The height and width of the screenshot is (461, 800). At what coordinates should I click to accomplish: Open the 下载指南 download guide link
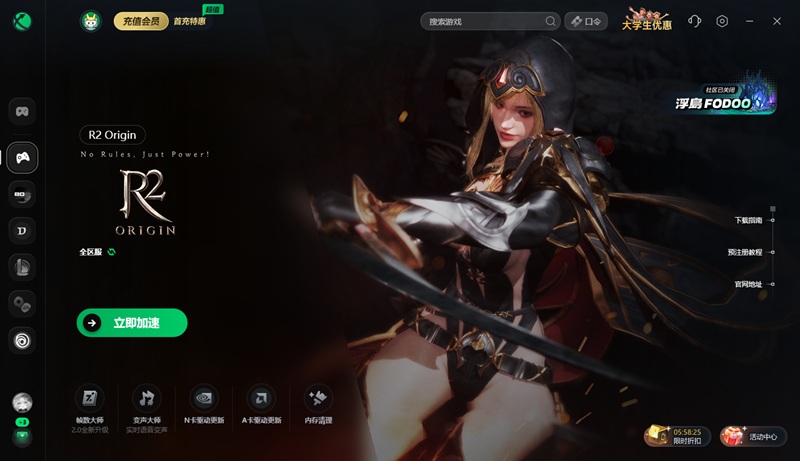[749, 220]
